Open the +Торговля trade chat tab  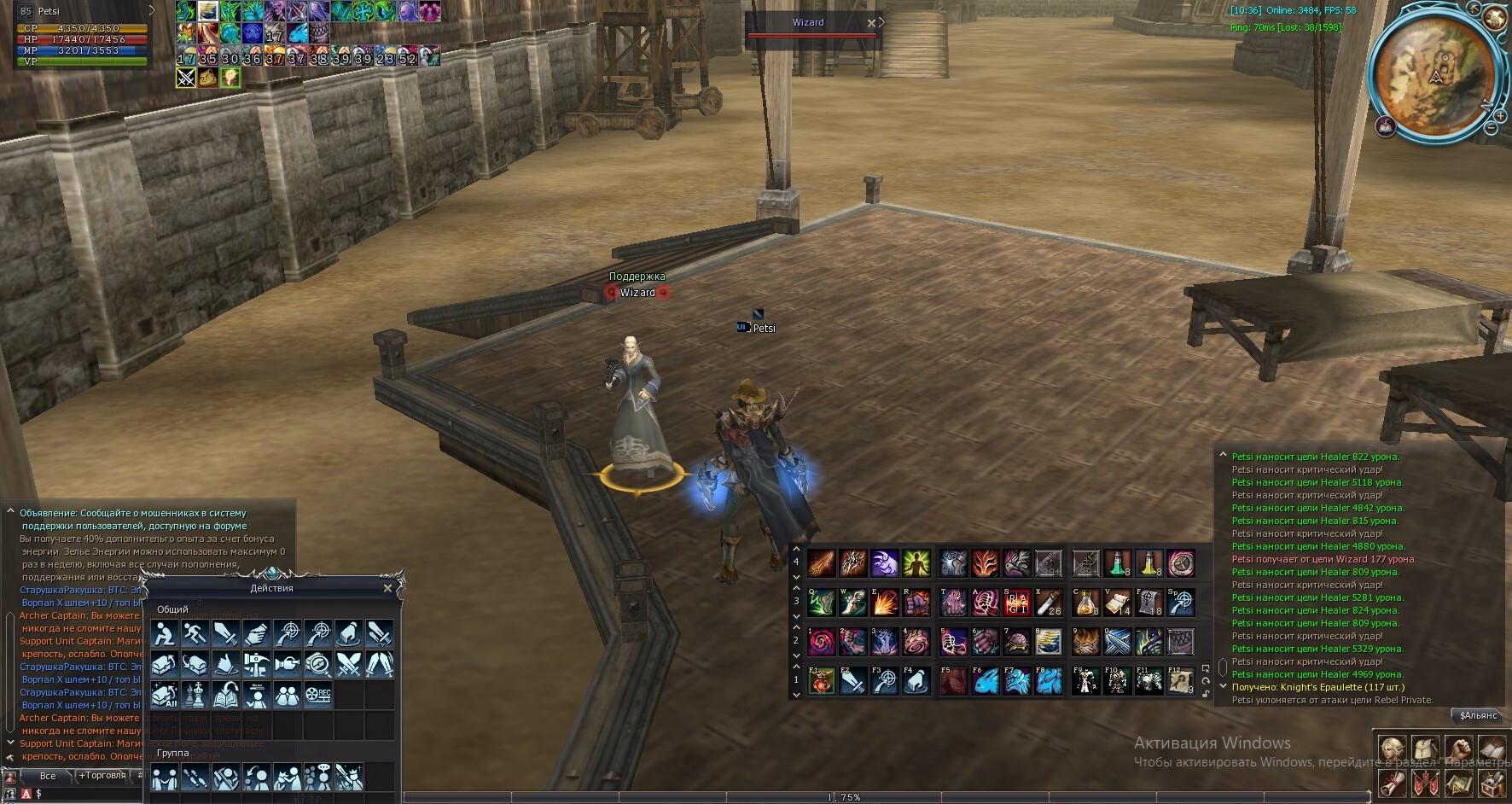point(102,776)
